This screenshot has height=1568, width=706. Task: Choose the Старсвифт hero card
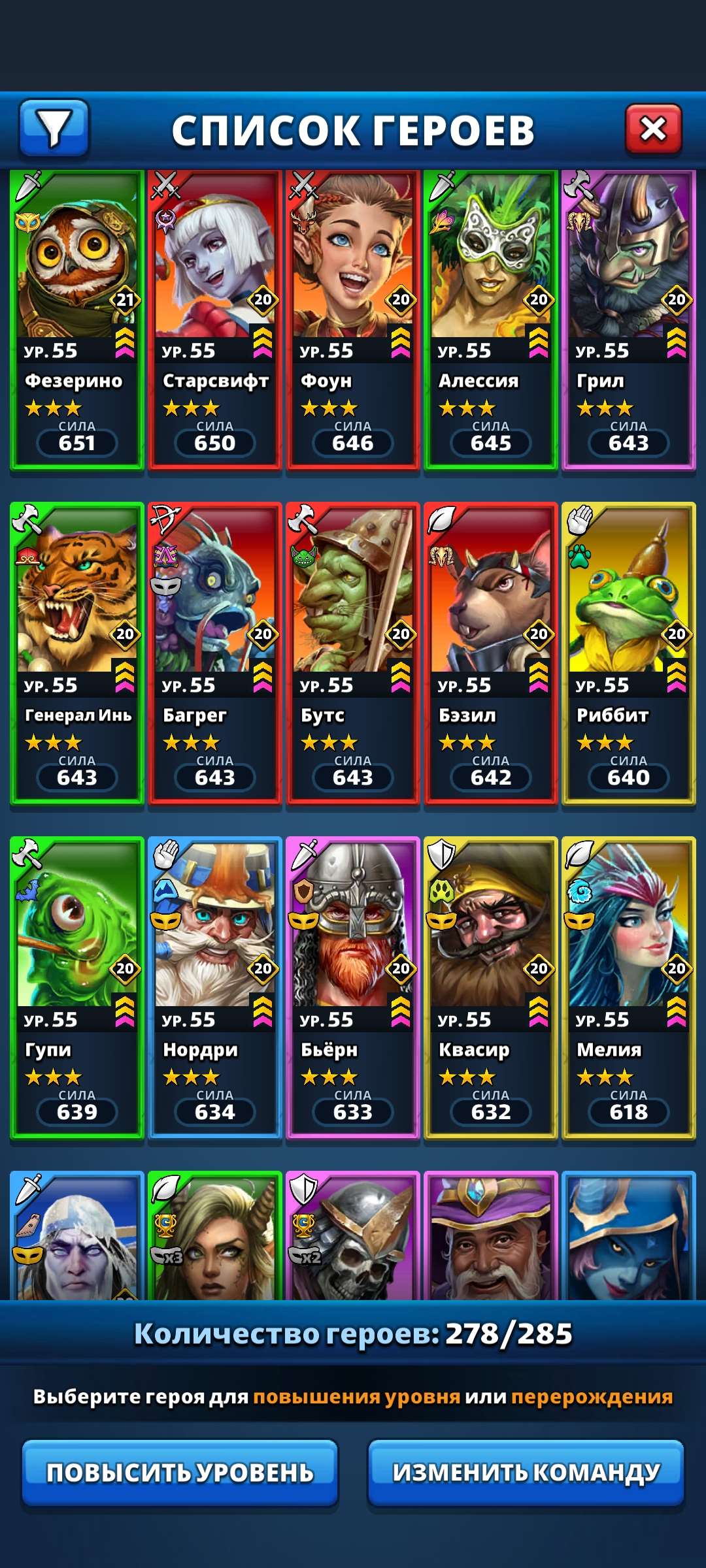click(x=215, y=320)
